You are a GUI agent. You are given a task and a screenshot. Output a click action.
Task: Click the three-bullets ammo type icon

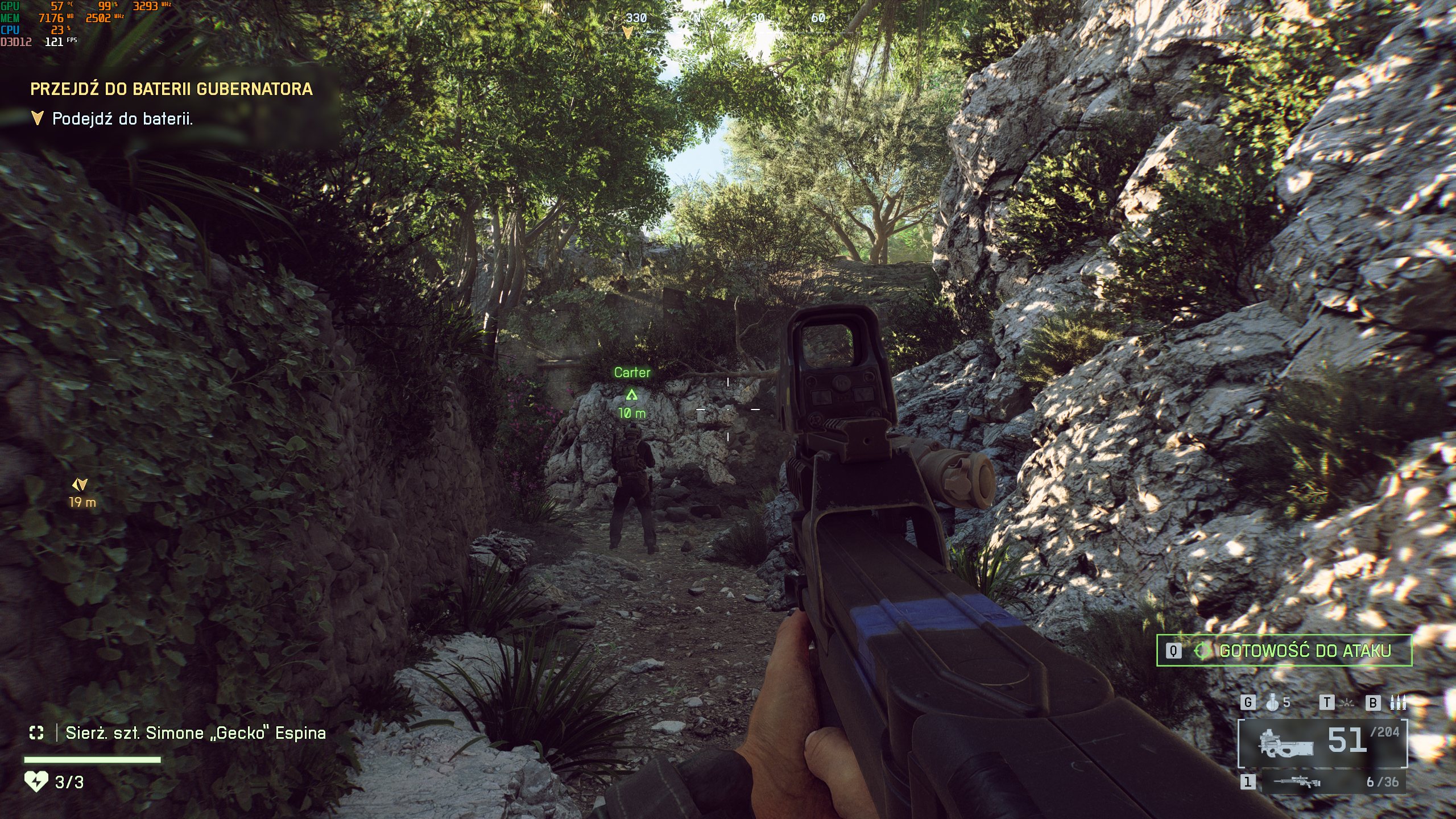[x=1398, y=703]
